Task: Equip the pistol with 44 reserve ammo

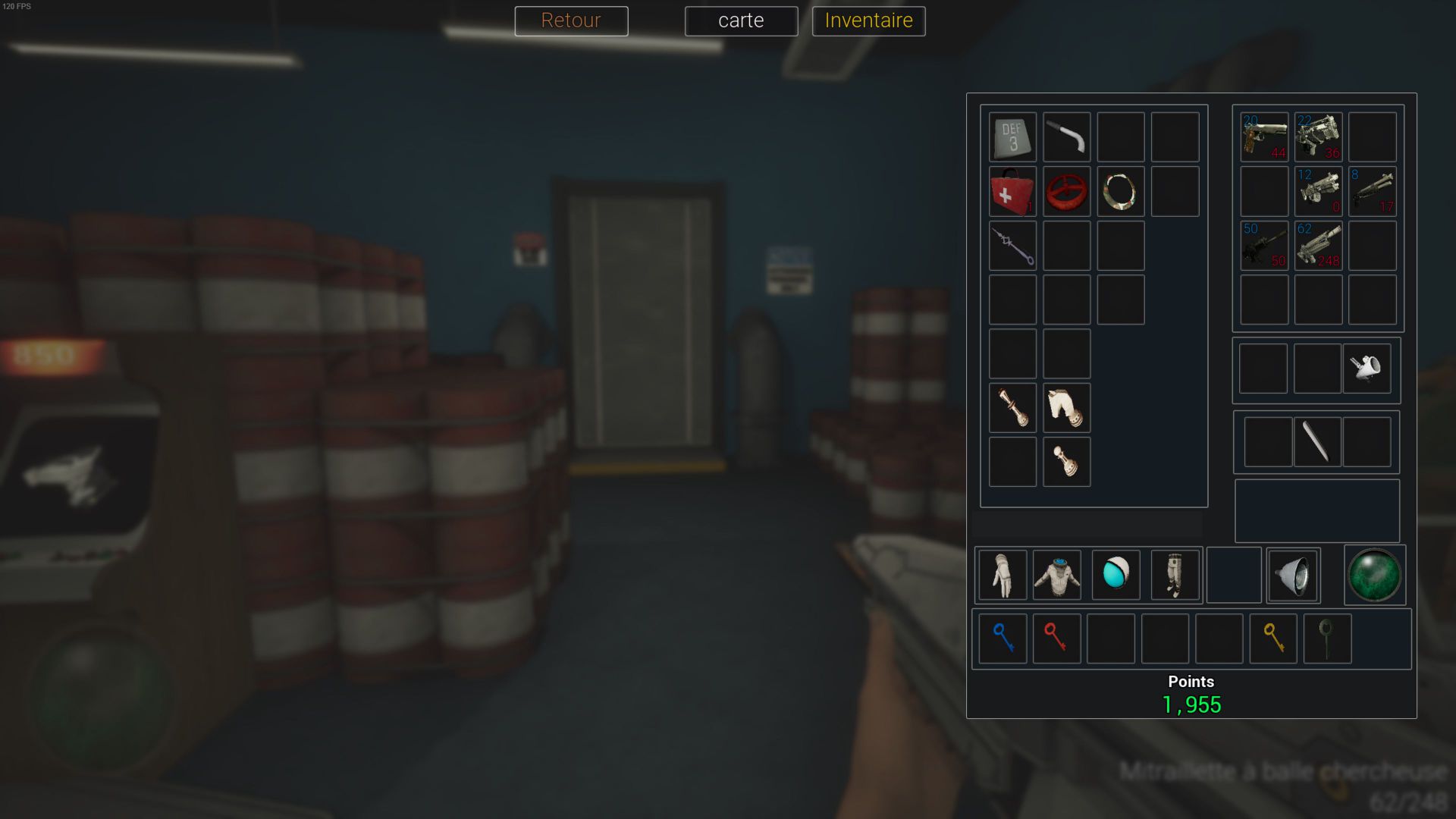Action: pos(1264,137)
